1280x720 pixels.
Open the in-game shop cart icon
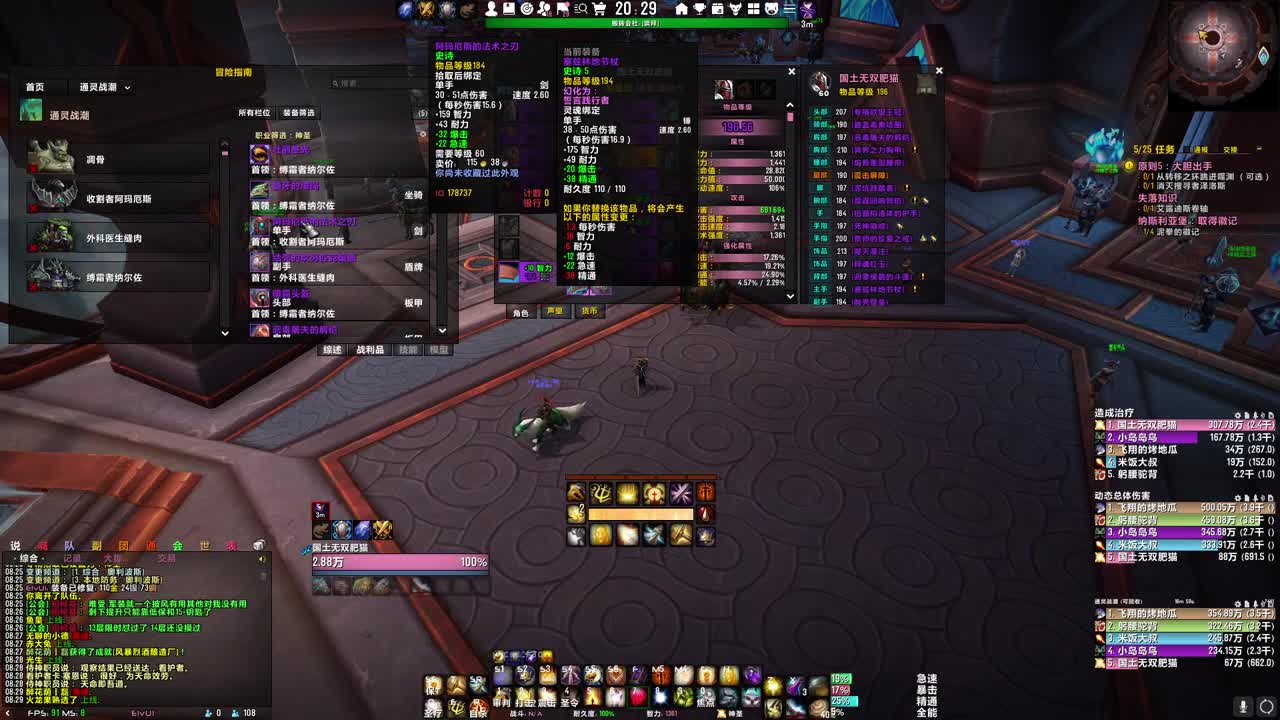coord(600,10)
